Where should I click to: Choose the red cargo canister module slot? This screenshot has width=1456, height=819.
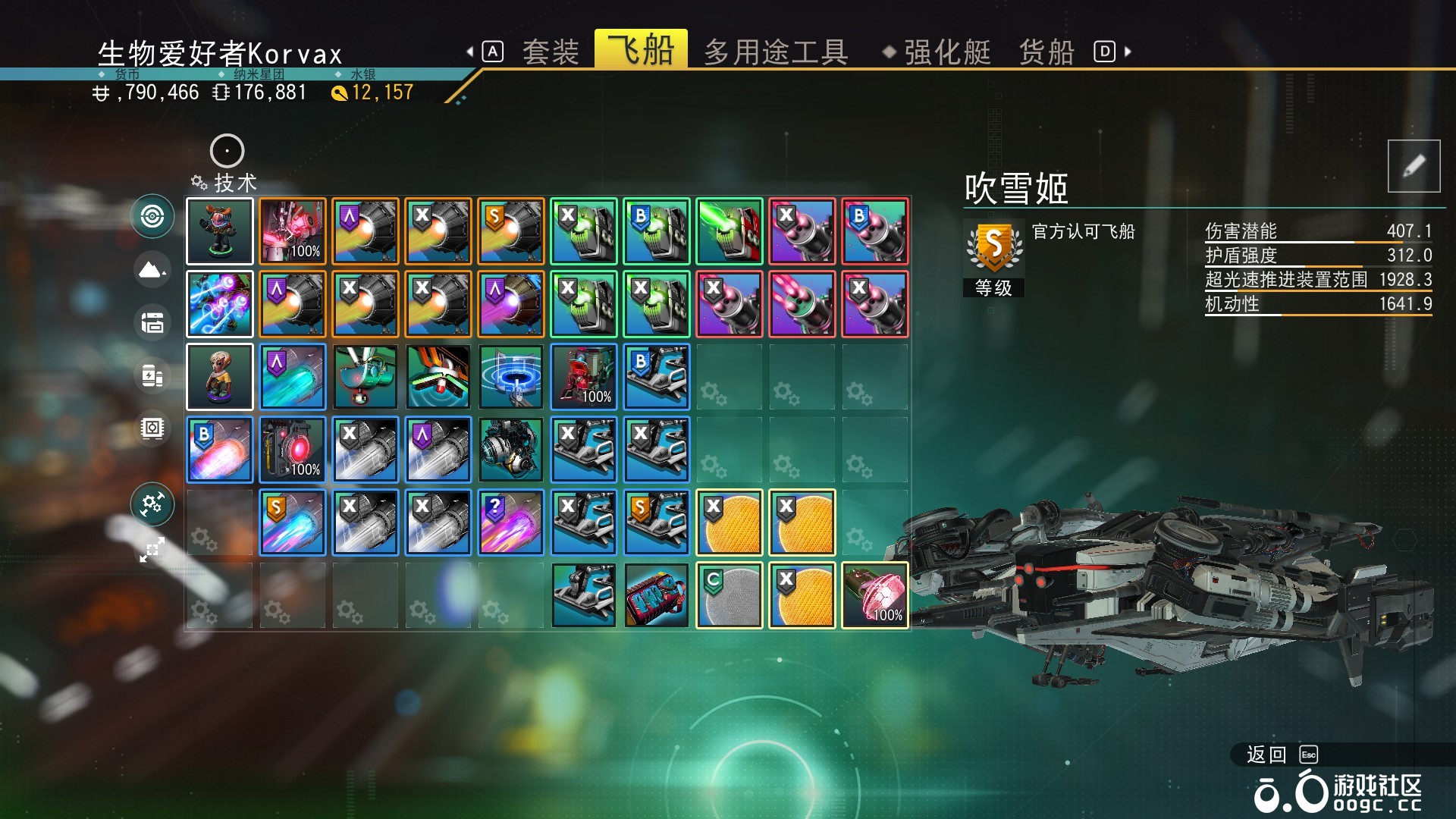point(657,595)
